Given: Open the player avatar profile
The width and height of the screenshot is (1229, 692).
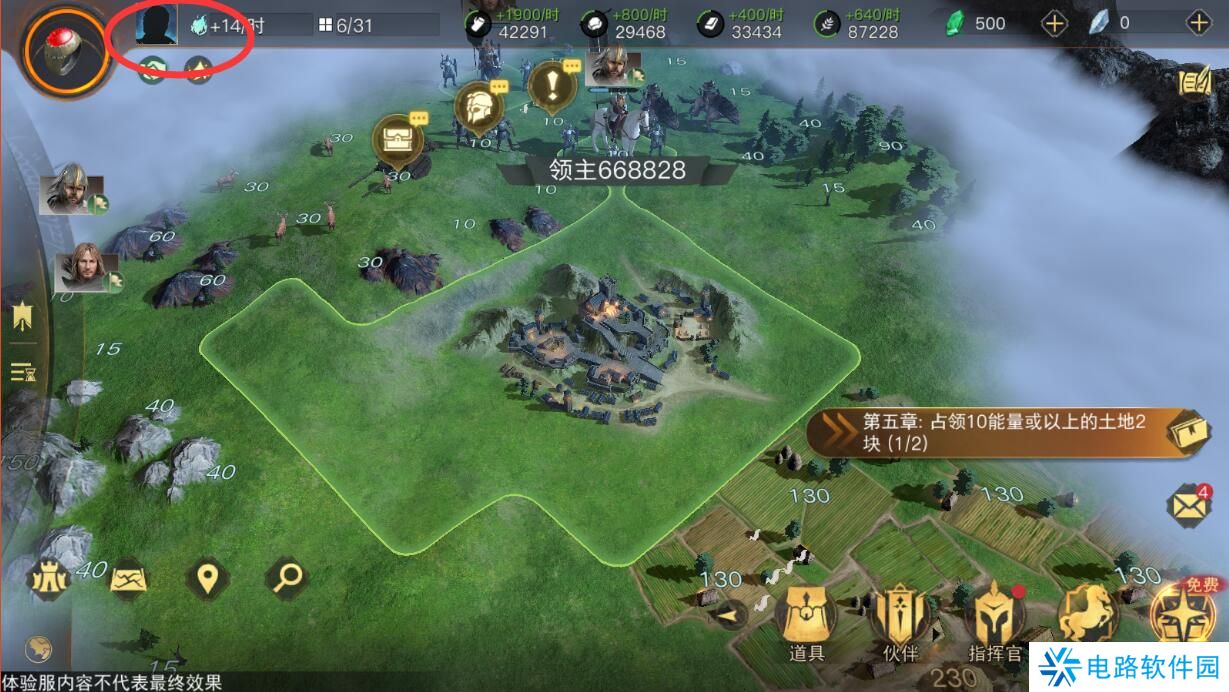Looking at the screenshot, I should [x=157, y=24].
